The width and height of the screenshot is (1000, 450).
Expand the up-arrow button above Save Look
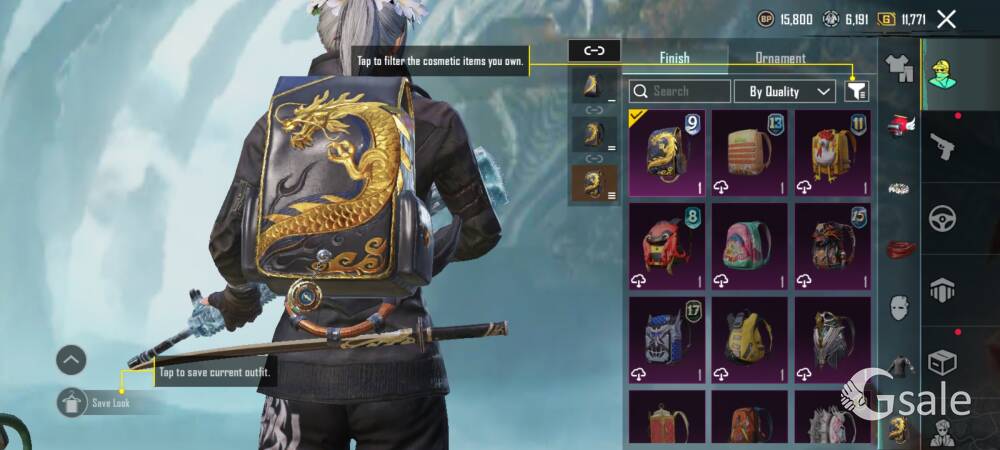(71, 360)
